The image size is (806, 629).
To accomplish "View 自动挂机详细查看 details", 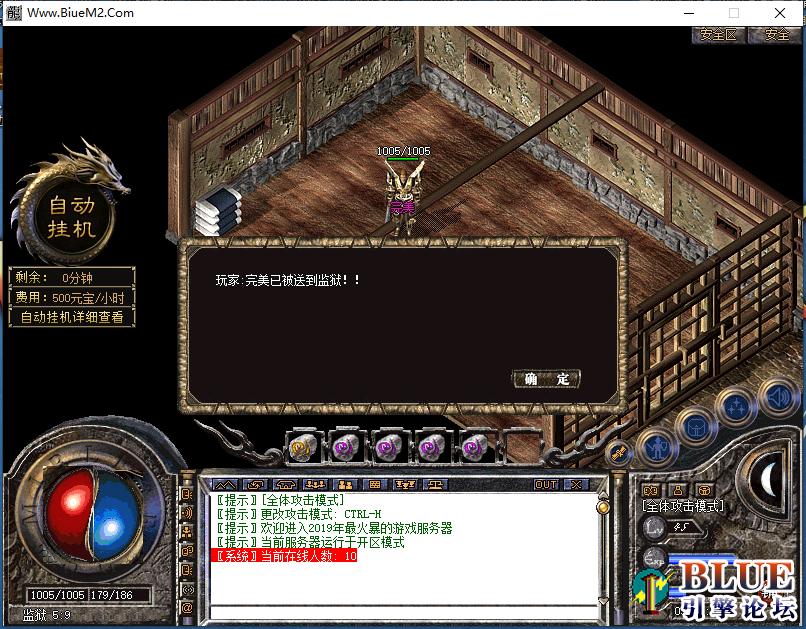I will (x=72, y=317).
